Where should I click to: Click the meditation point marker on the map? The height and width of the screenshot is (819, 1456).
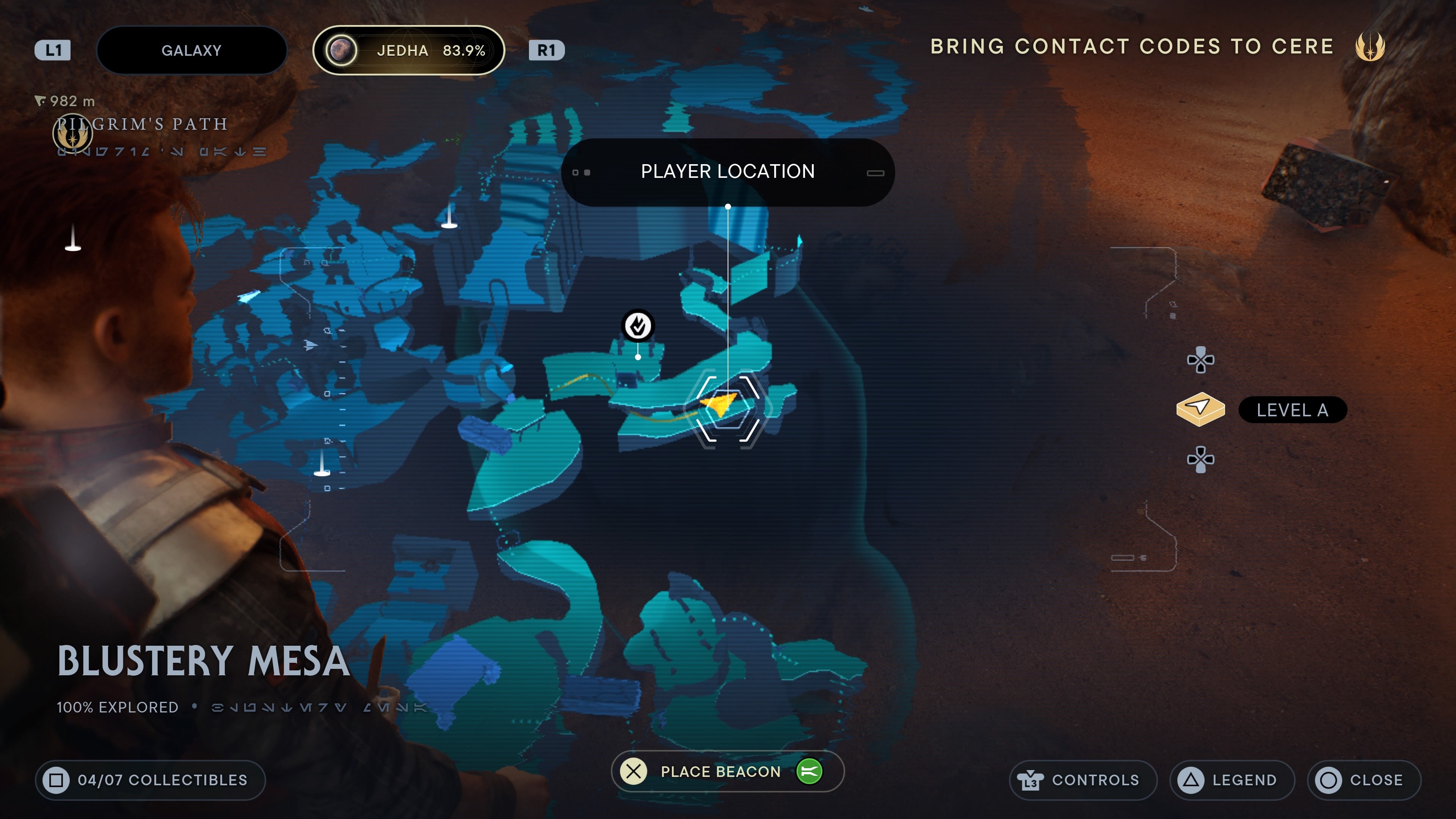coord(637,326)
